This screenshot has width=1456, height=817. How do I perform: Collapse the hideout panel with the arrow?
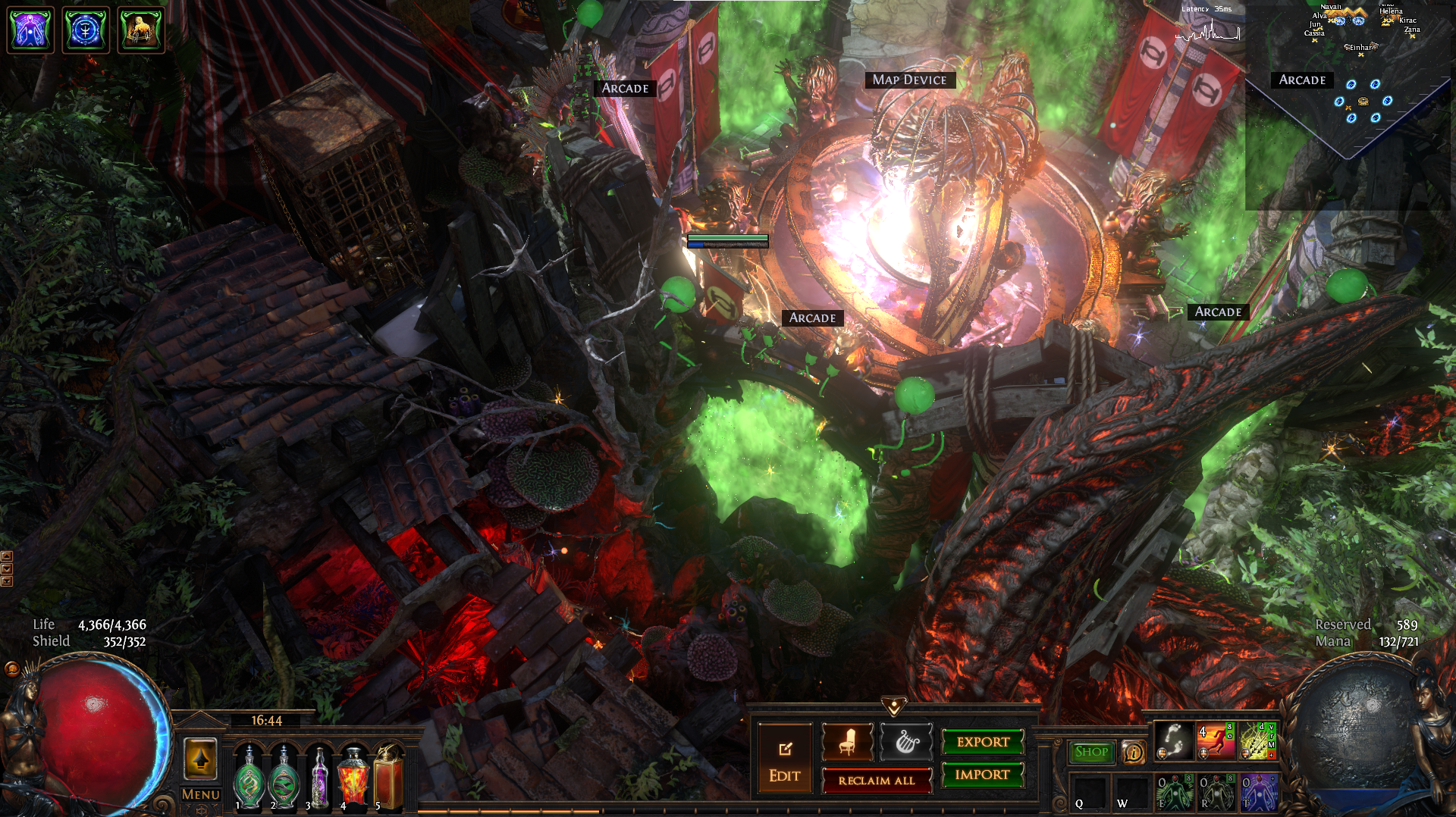(894, 707)
